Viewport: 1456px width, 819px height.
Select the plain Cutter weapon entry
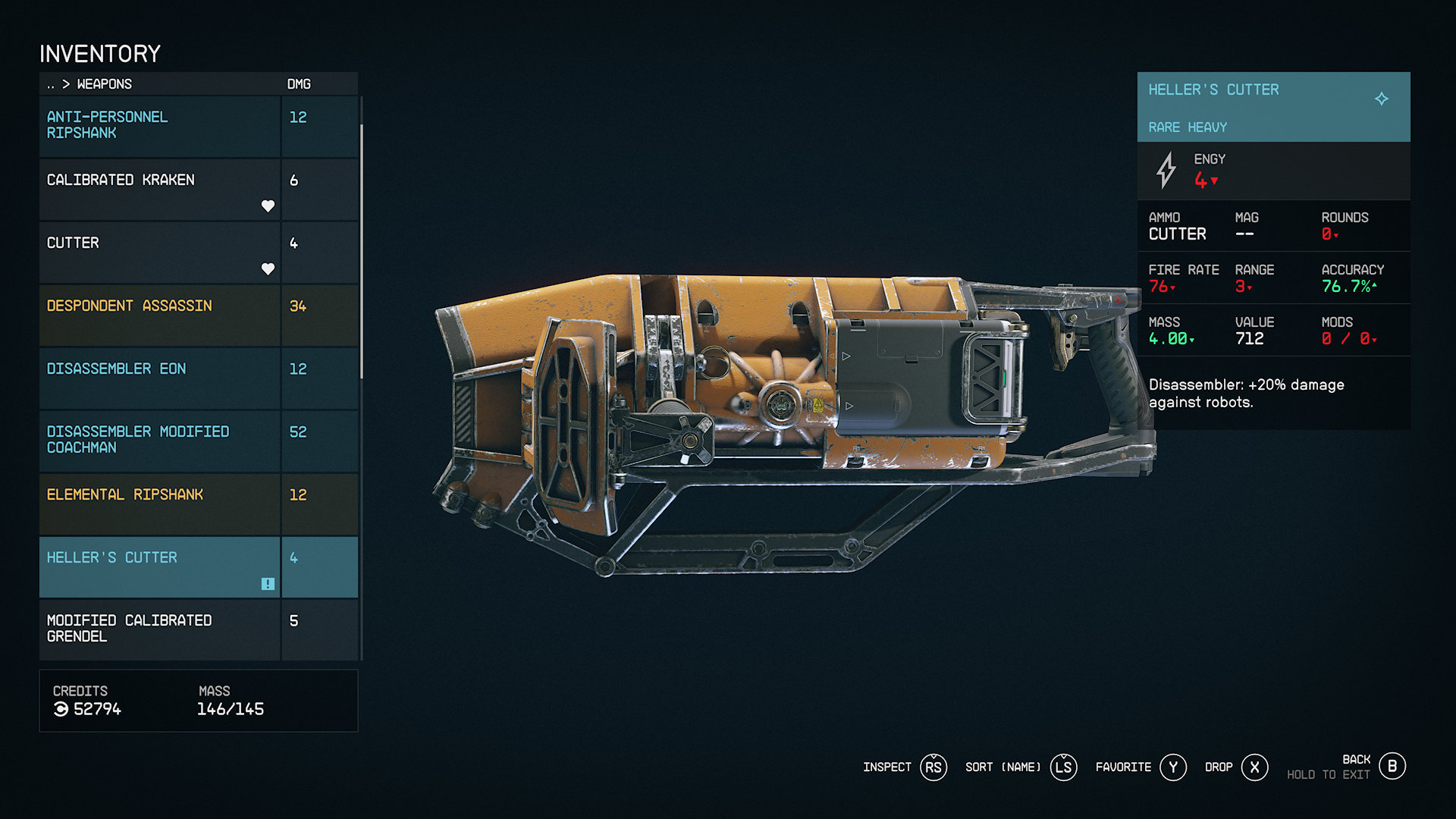tap(159, 252)
